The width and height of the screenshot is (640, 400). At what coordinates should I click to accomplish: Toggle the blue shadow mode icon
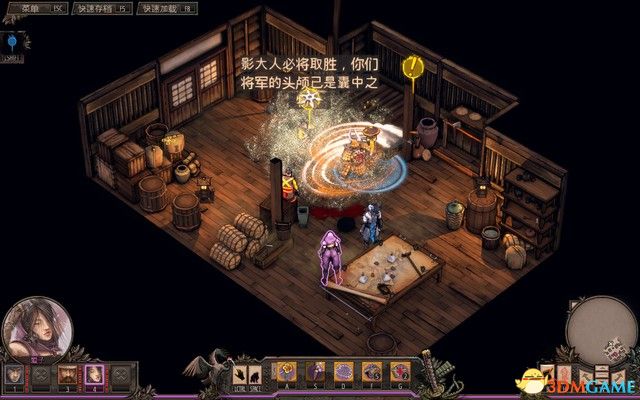point(14,42)
